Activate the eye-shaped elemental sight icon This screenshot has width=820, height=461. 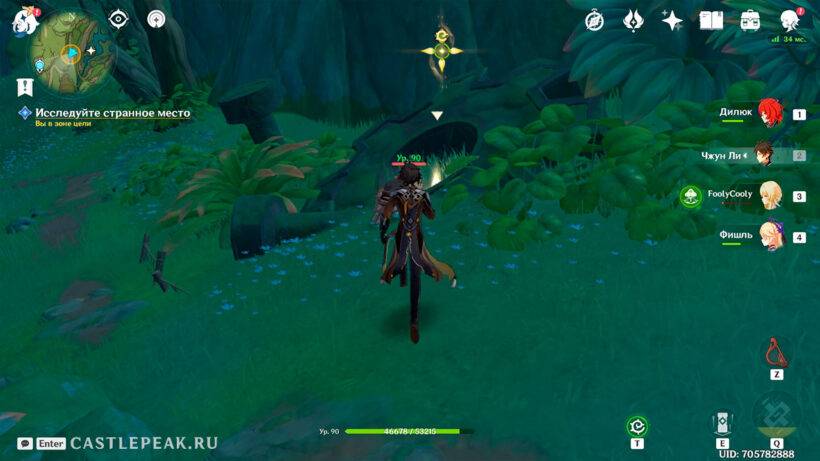[119, 19]
